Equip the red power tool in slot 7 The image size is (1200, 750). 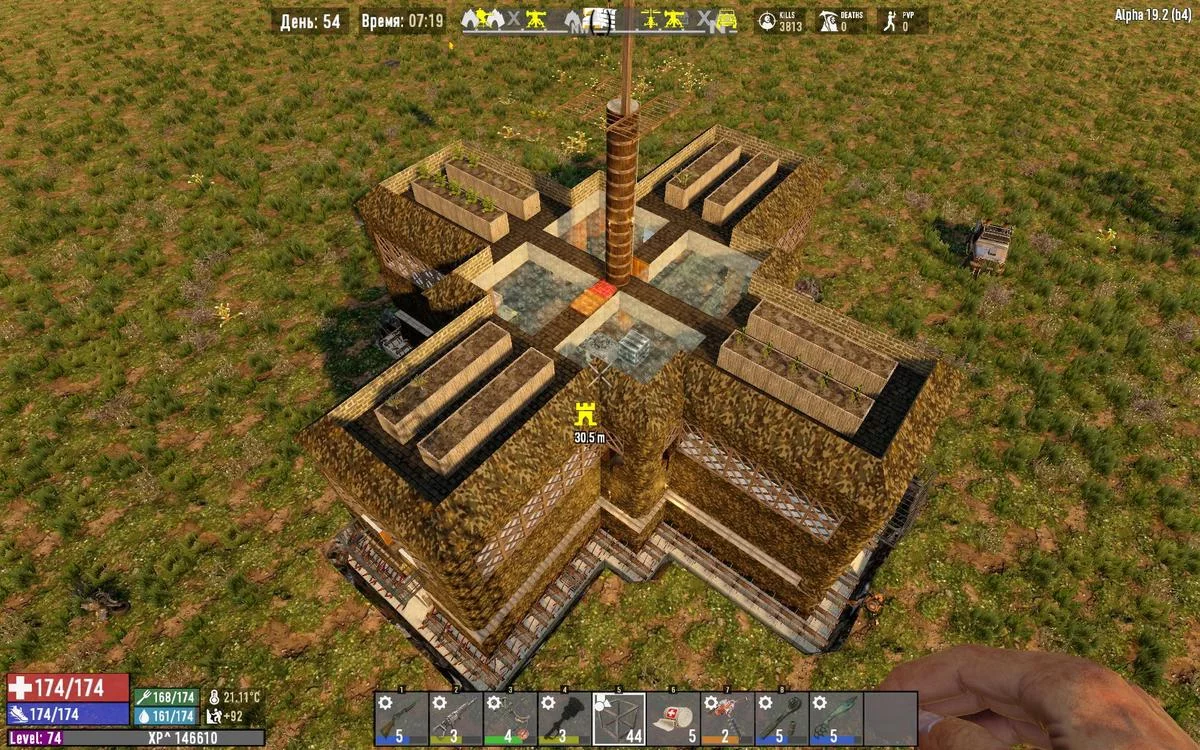coord(727,718)
